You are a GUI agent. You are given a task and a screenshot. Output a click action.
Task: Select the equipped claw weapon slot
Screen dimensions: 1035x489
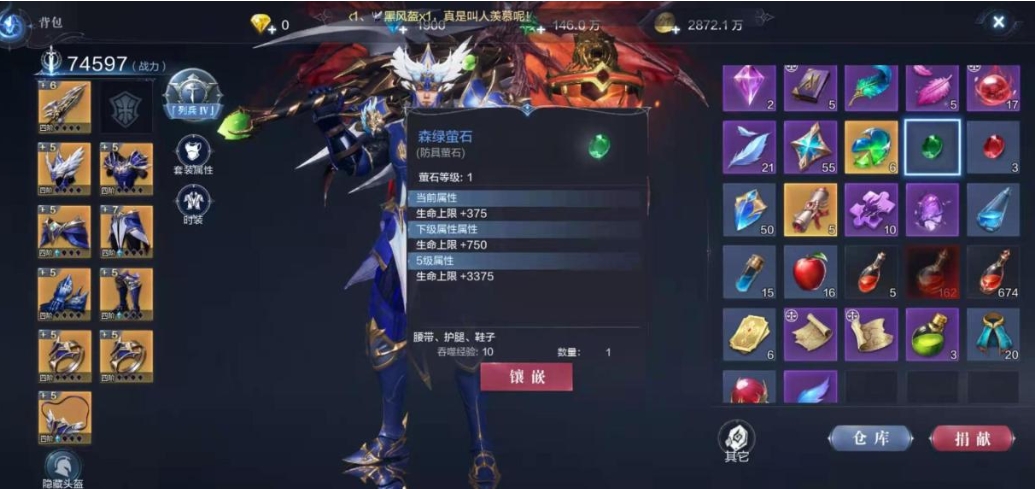64,106
